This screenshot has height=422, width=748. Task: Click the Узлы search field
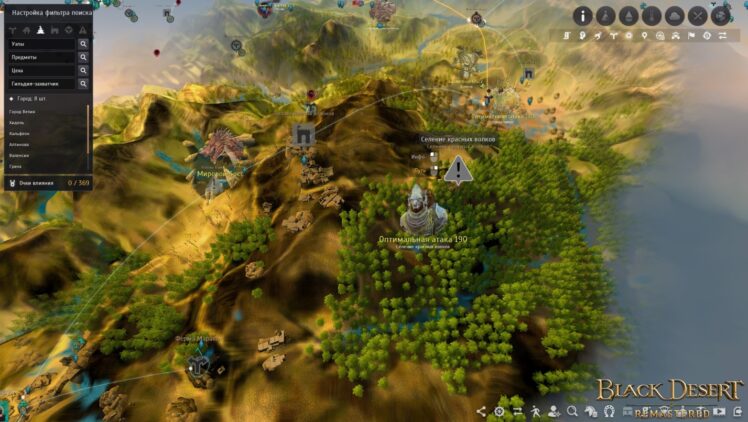(x=40, y=44)
